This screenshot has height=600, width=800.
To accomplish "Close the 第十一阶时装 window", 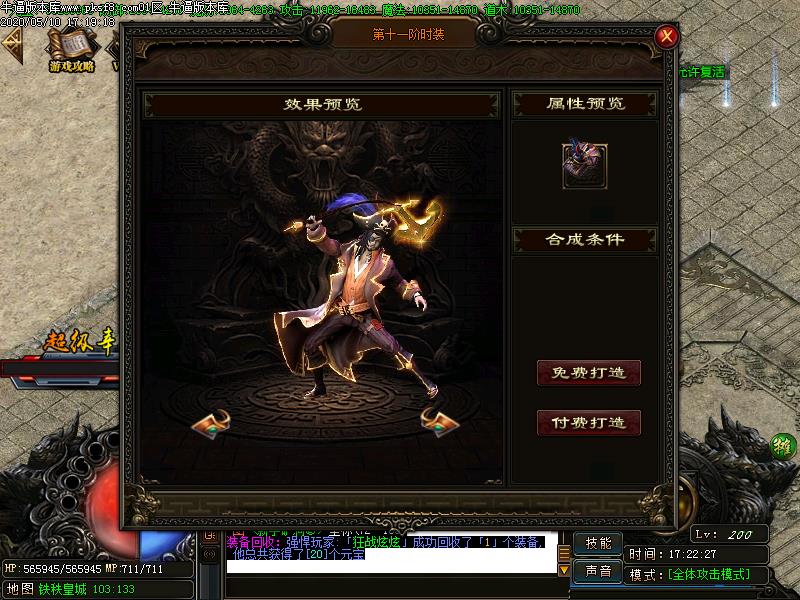I will (667, 37).
